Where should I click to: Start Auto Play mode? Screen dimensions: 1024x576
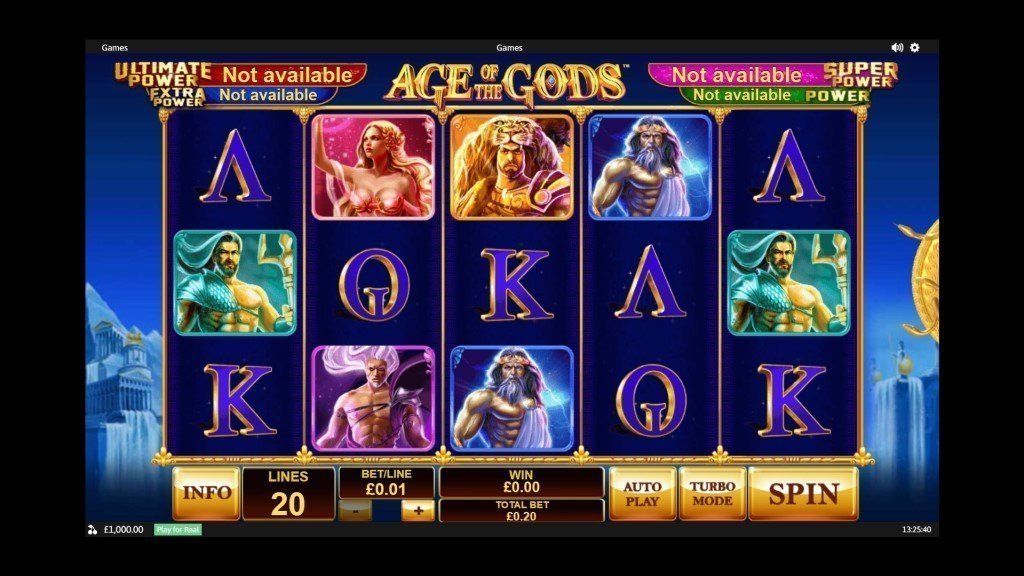click(643, 493)
